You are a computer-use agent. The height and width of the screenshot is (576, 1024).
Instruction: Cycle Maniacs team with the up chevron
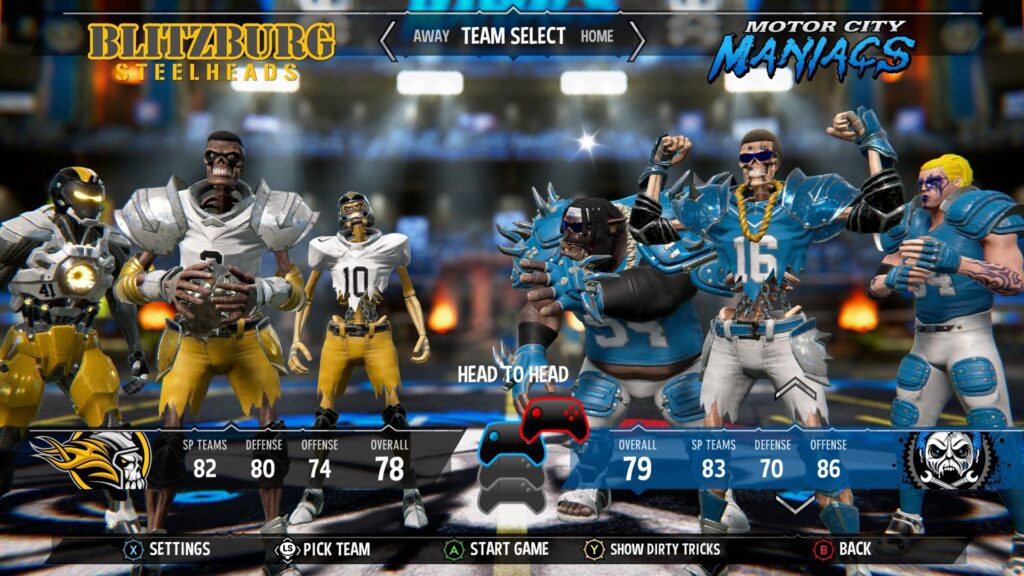(x=796, y=386)
